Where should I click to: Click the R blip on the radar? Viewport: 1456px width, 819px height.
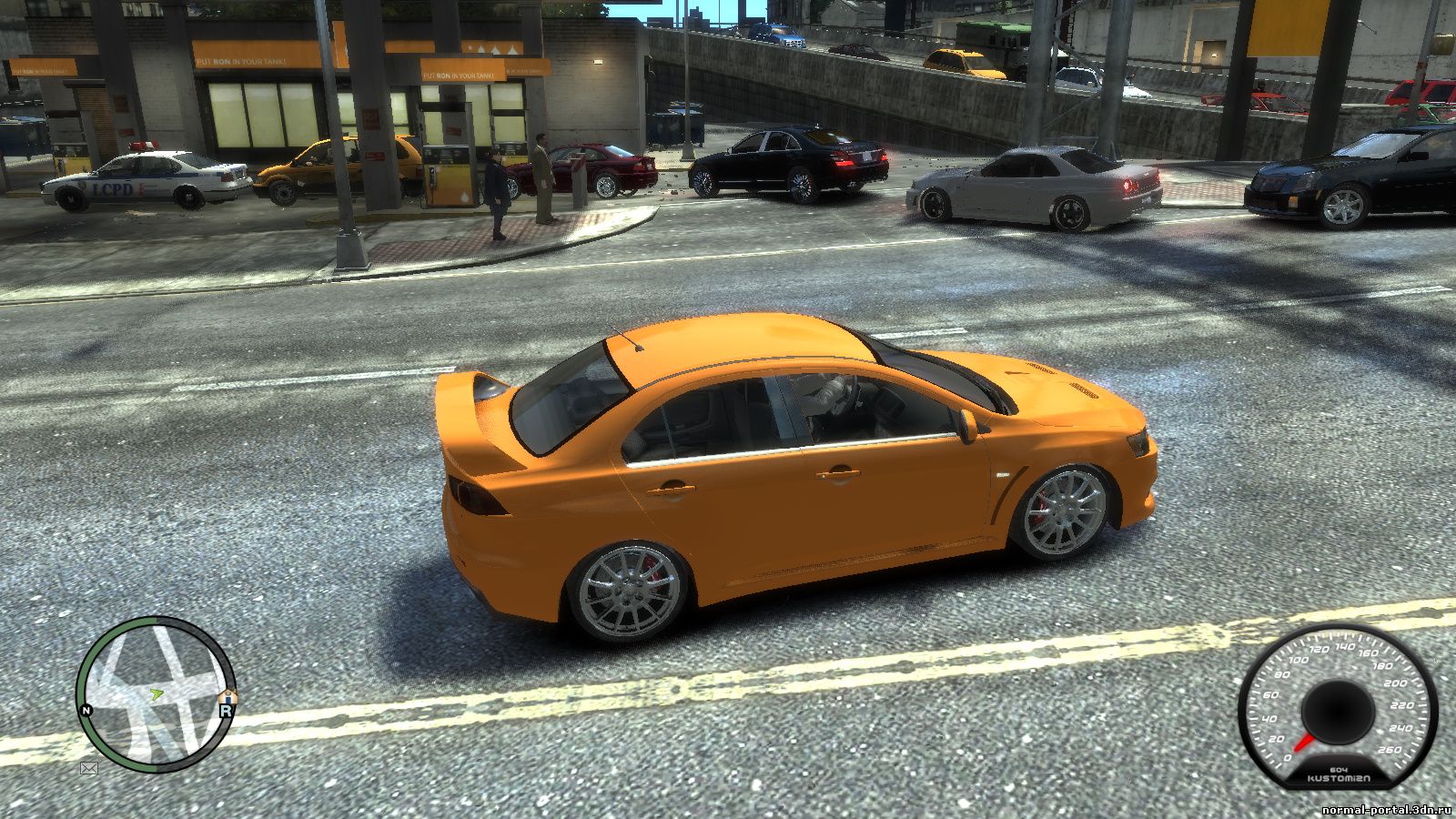pyautogui.click(x=225, y=711)
